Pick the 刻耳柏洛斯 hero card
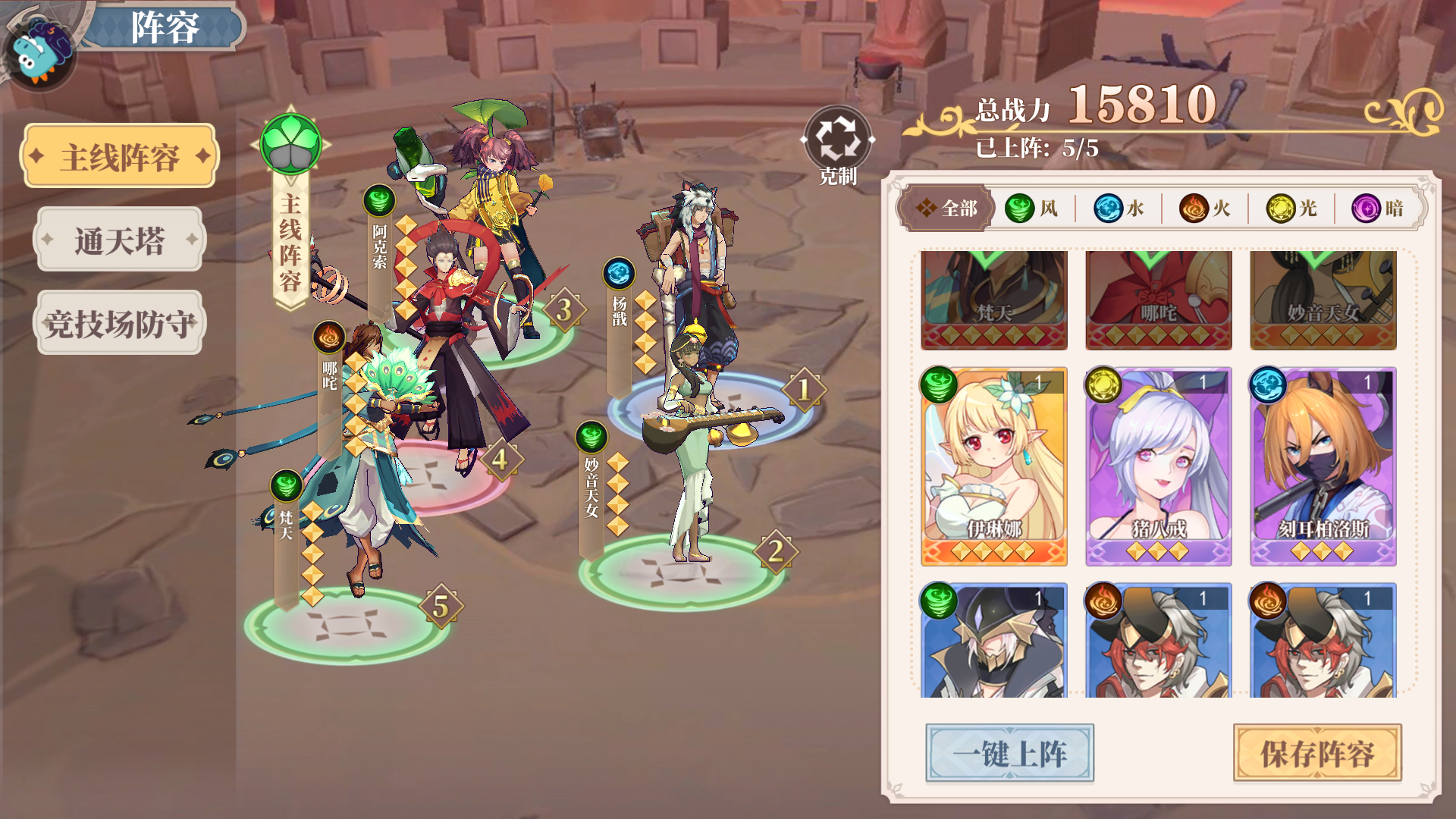The width and height of the screenshot is (1456, 819). click(1323, 466)
